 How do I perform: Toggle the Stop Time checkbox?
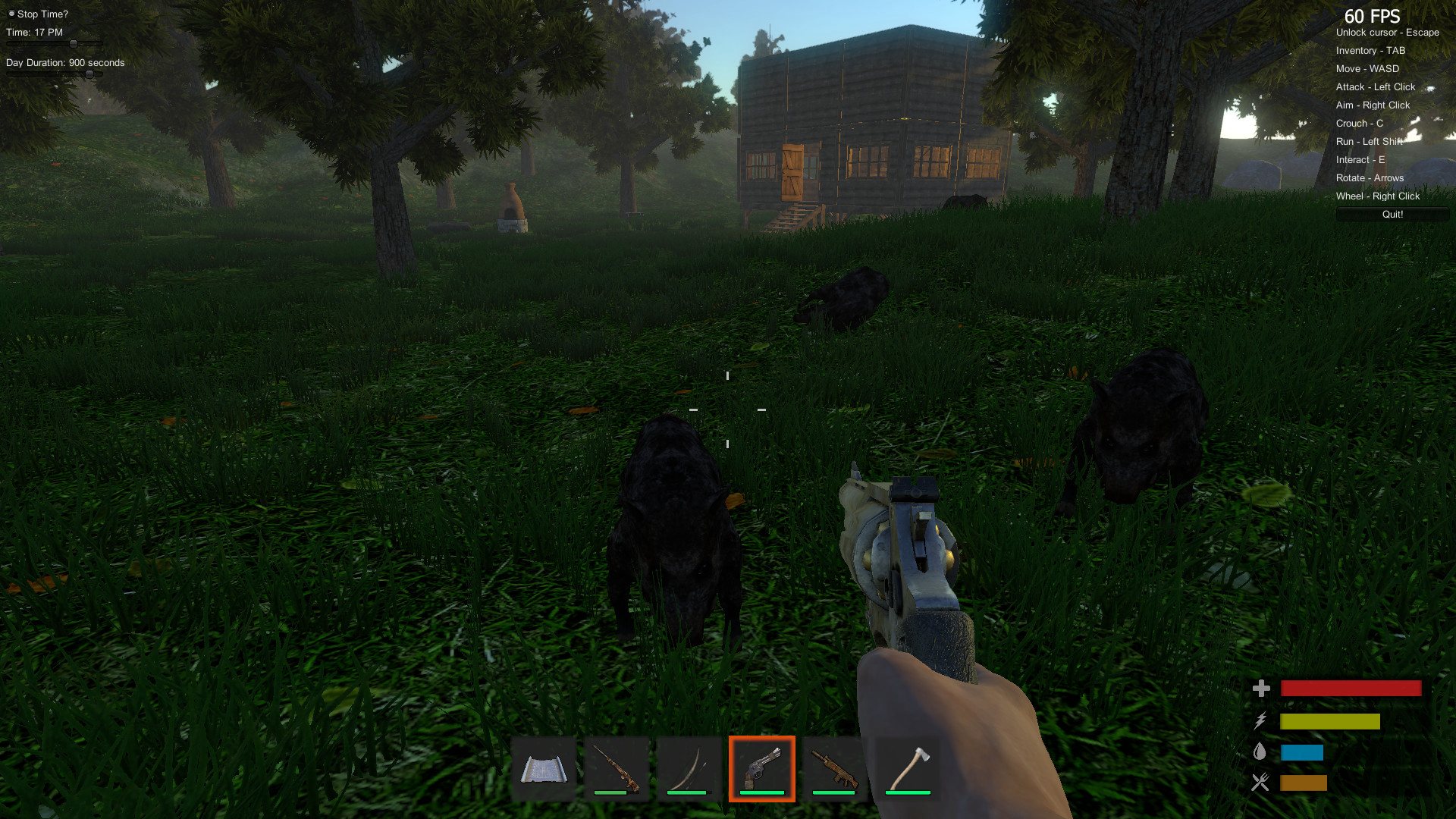pyautogui.click(x=11, y=14)
